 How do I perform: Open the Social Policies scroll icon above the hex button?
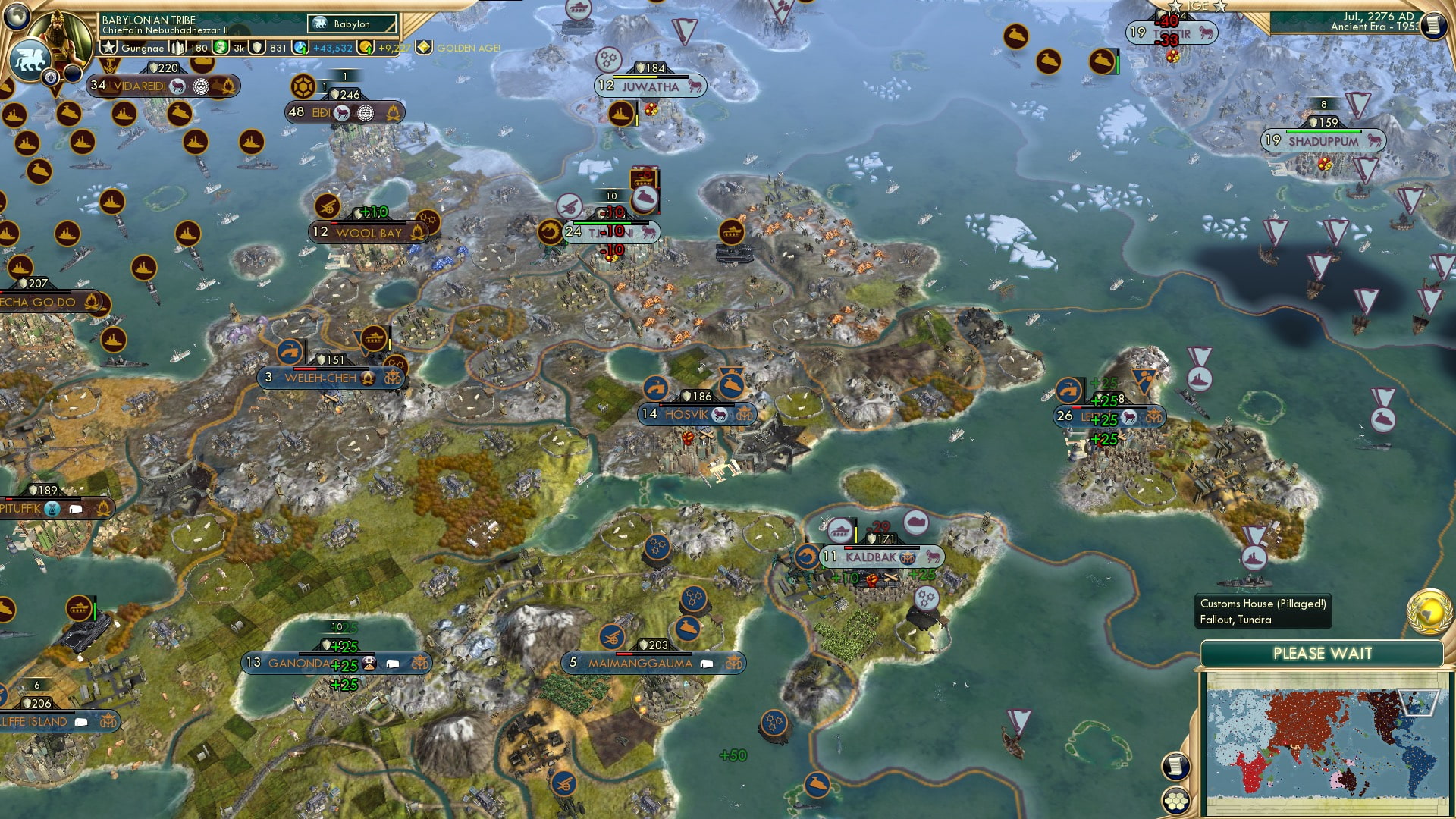point(1175,766)
